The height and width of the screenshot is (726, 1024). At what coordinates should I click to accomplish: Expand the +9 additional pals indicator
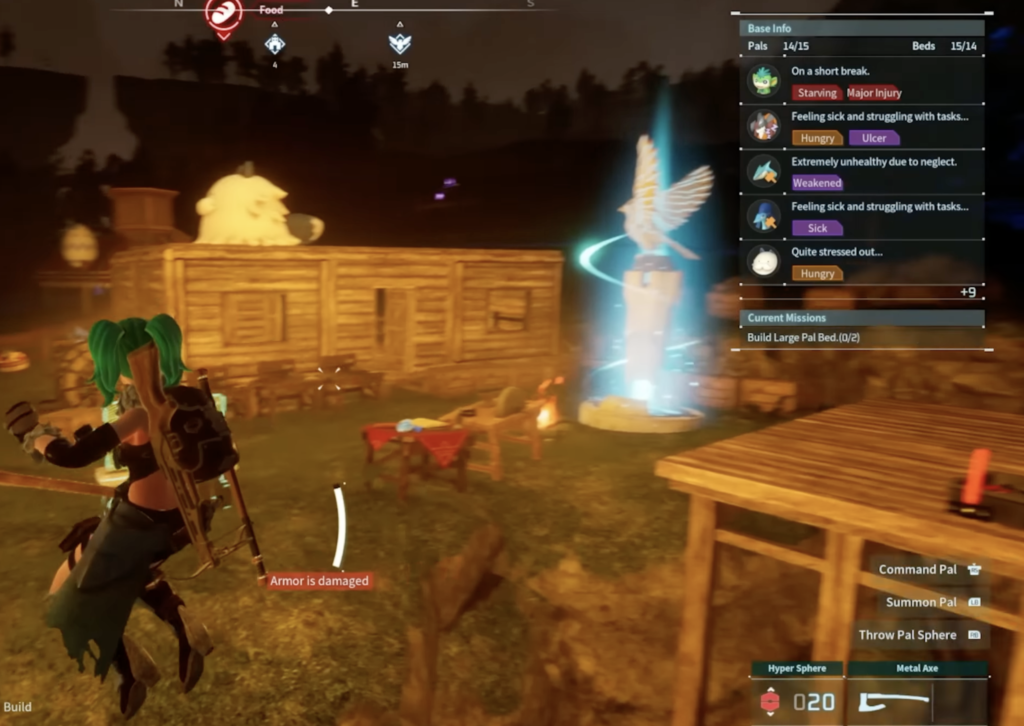coord(967,292)
